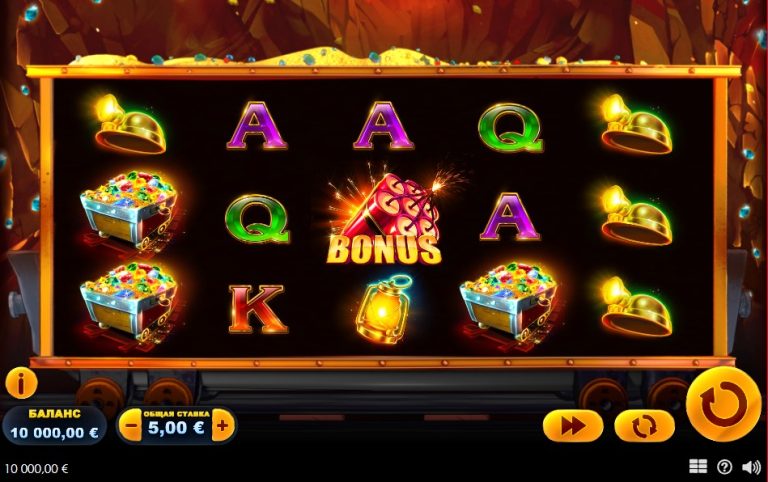Viewport: 768px width, 482px height.
Task: Toggle sound with the speaker icon
Action: pyautogui.click(x=751, y=467)
